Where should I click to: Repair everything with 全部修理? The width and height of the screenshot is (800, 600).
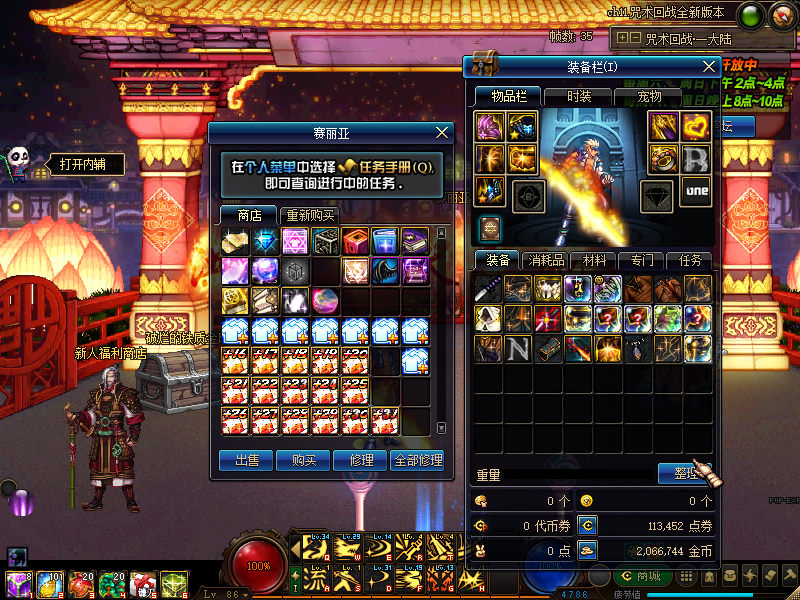417,460
